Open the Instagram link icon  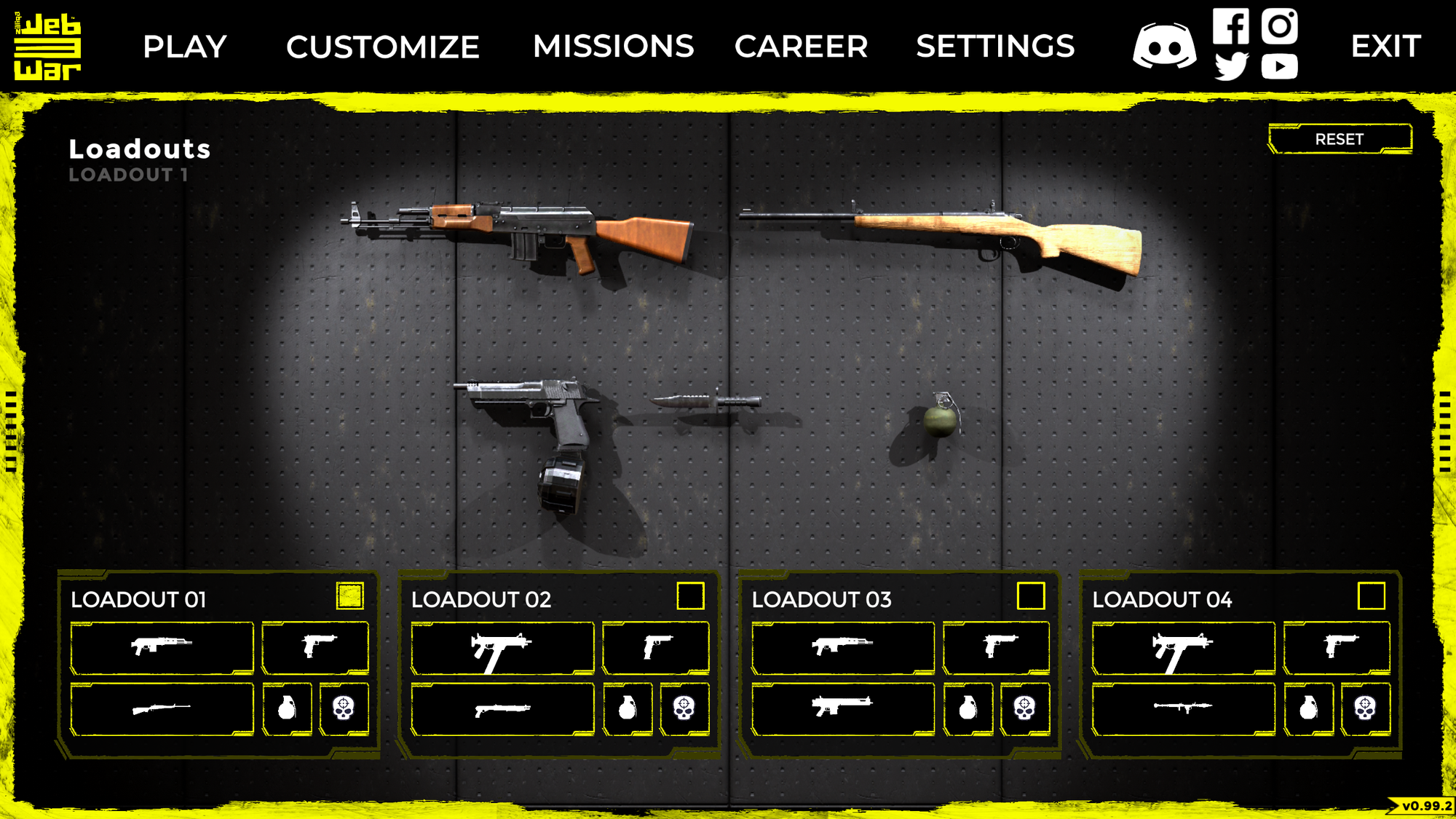point(1279,26)
